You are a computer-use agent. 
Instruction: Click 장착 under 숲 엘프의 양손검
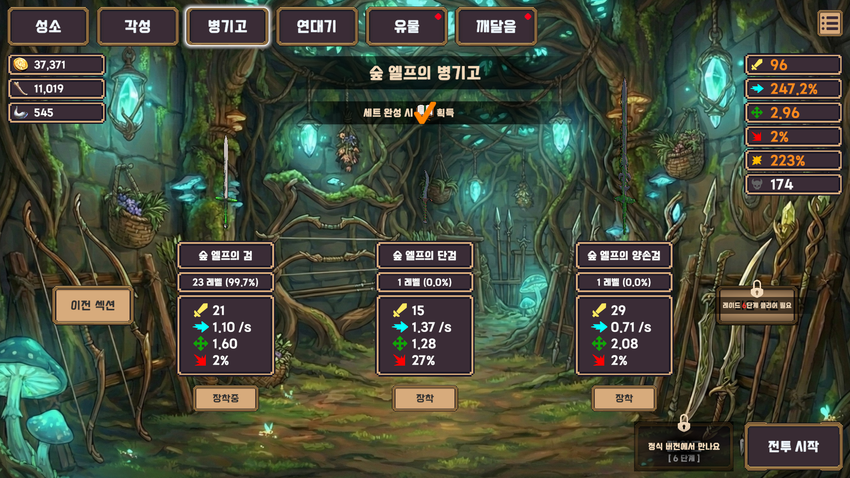[624, 398]
